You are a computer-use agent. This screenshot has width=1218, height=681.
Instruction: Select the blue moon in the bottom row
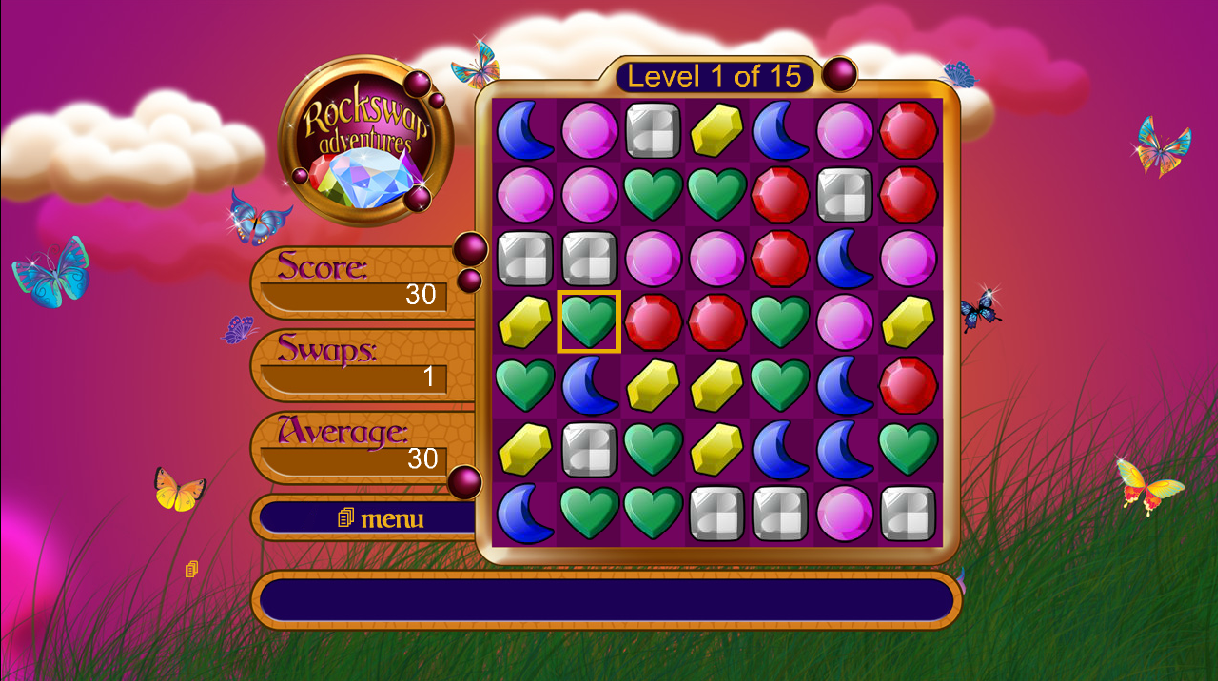click(x=526, y=513)
